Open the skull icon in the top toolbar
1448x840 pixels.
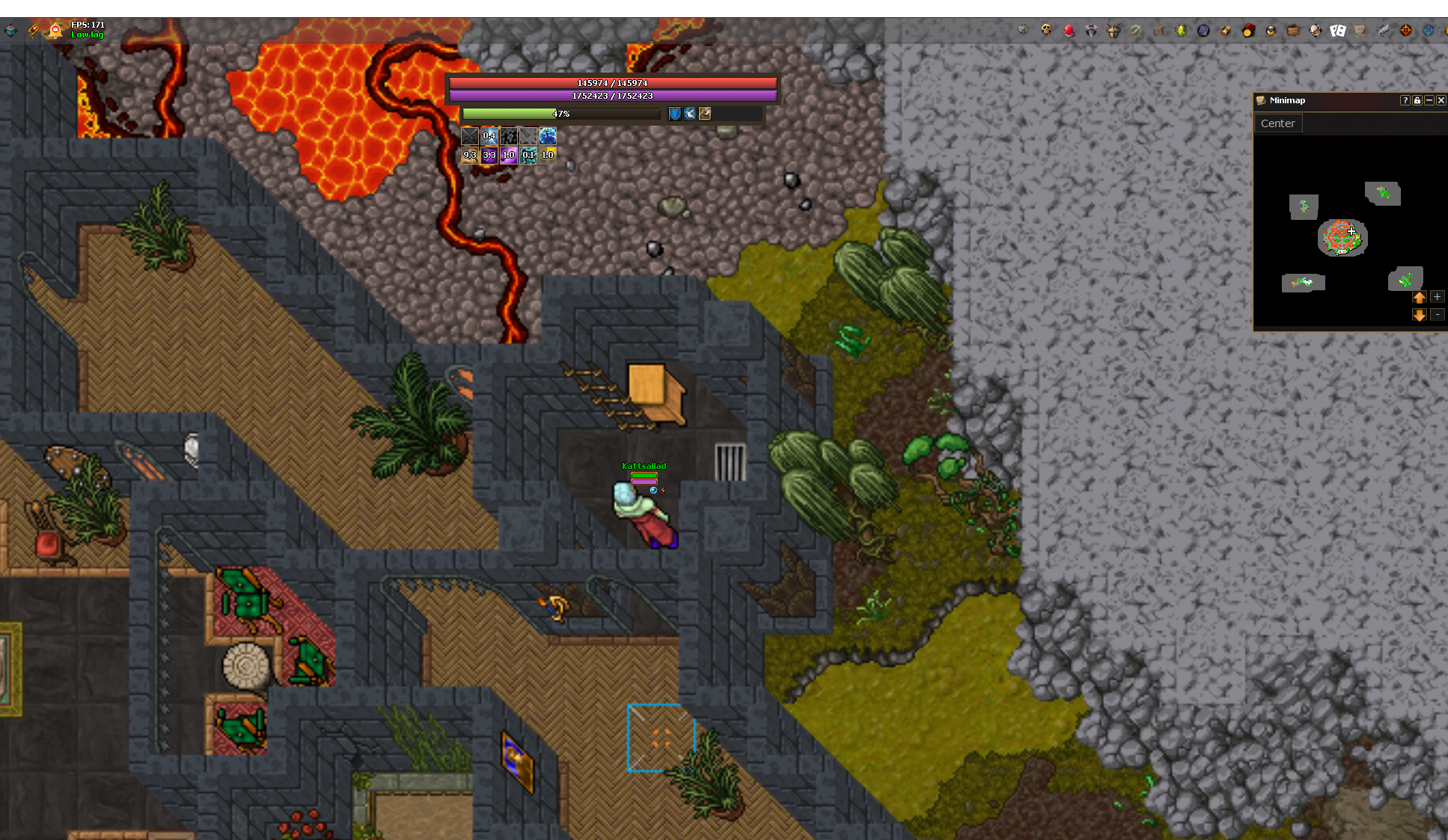coord(1046,30)
